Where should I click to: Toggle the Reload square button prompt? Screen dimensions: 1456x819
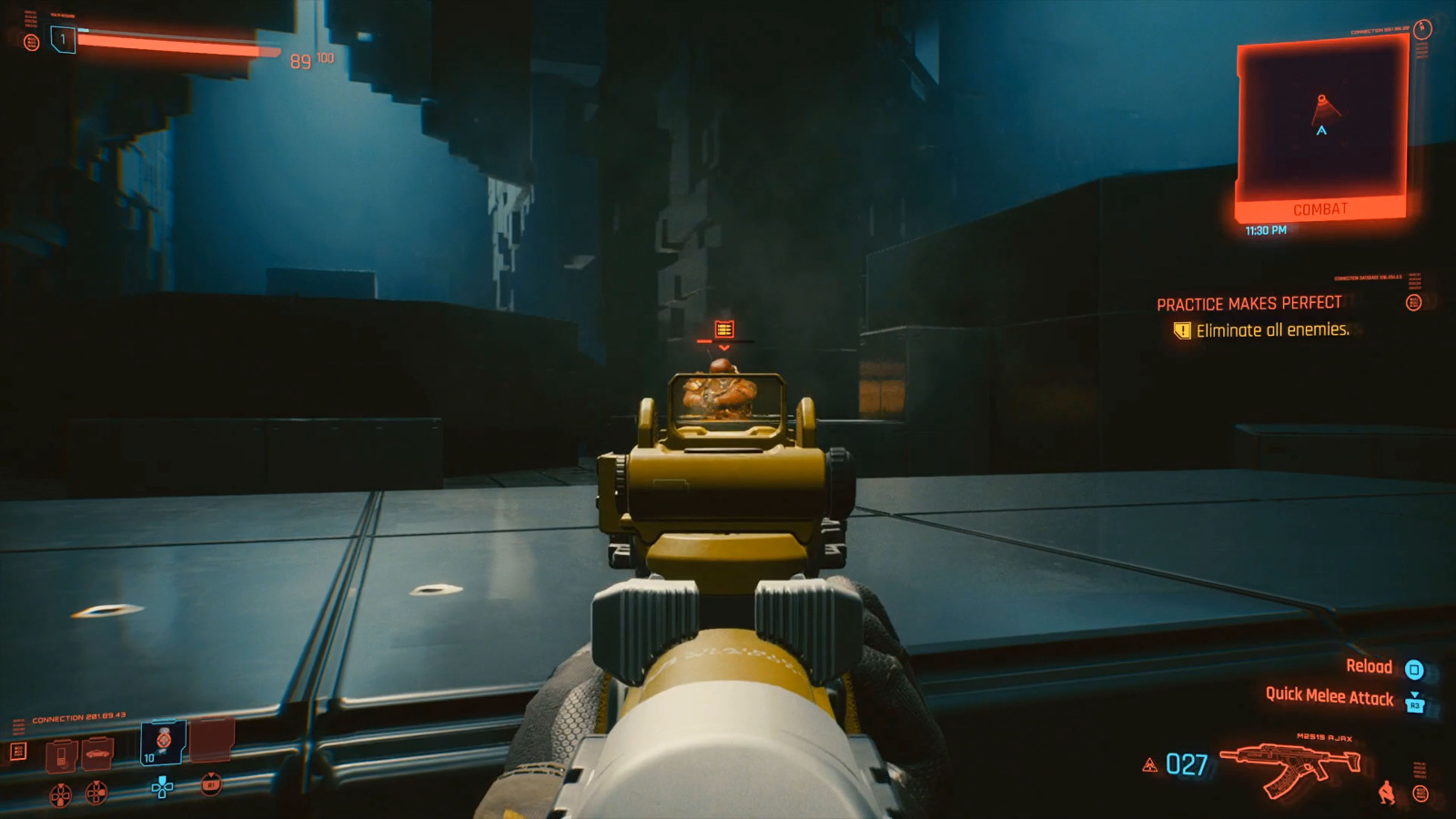(1413, 668)
